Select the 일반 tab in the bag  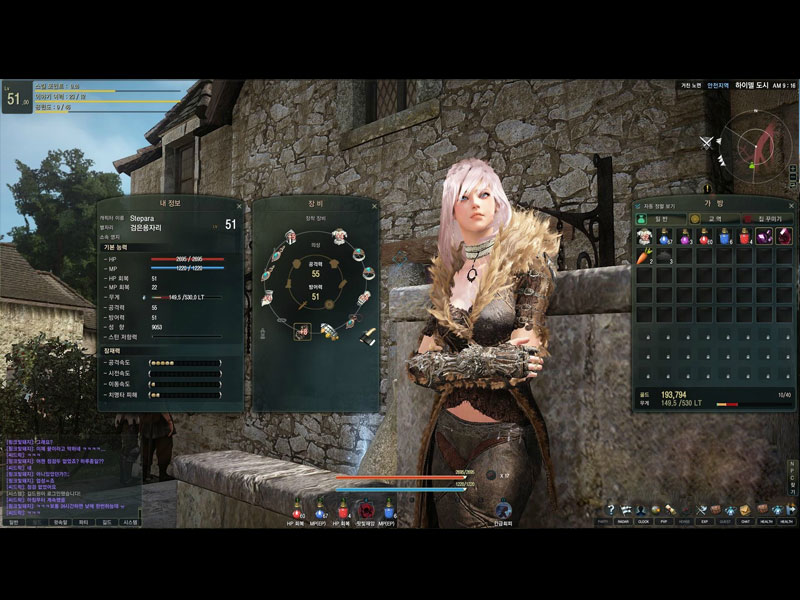click(x=660, y=218)
